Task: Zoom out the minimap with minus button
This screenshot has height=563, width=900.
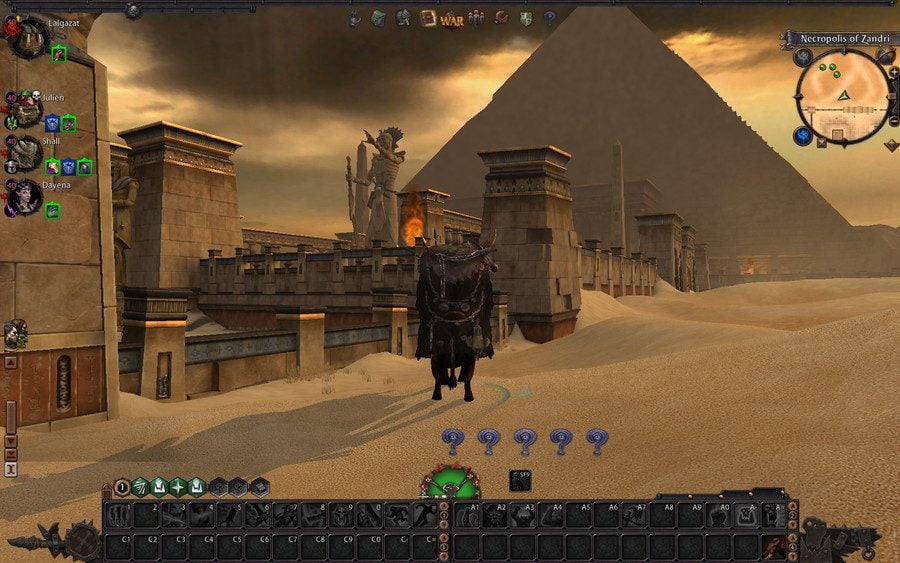Action: 891,120
